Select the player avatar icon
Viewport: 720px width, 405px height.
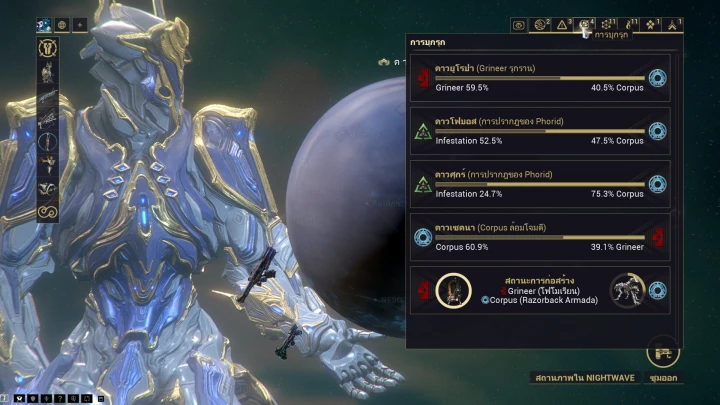tap(45, 24)
